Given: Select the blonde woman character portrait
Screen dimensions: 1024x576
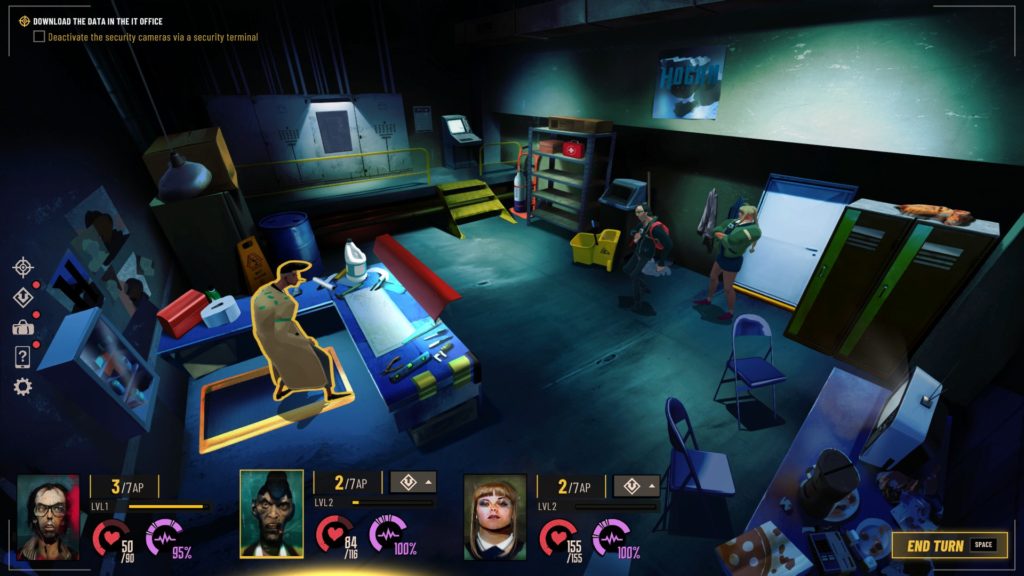Looking at the screenshot, I should (495, 516).
